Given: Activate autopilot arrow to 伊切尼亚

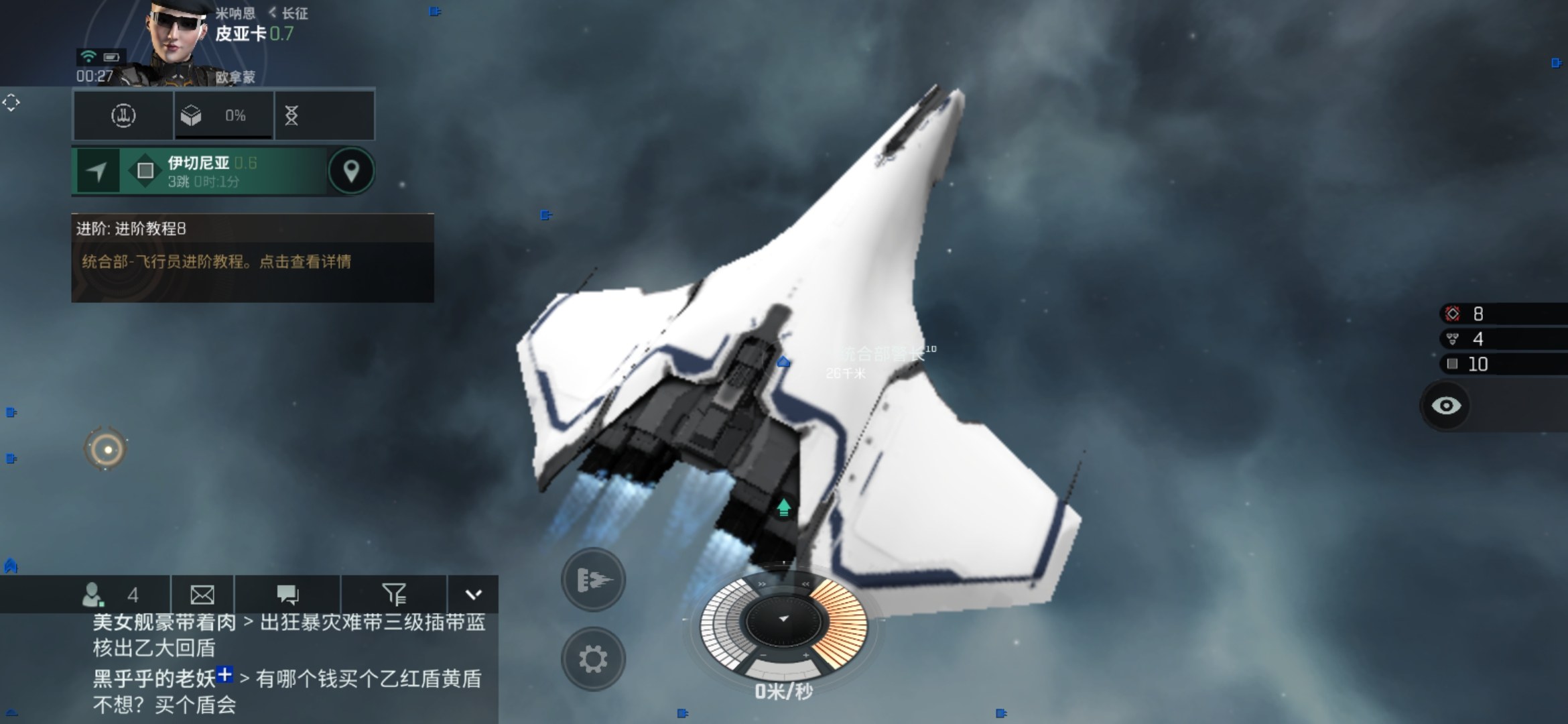Looking at the screenshot, I should pos(97,172).
